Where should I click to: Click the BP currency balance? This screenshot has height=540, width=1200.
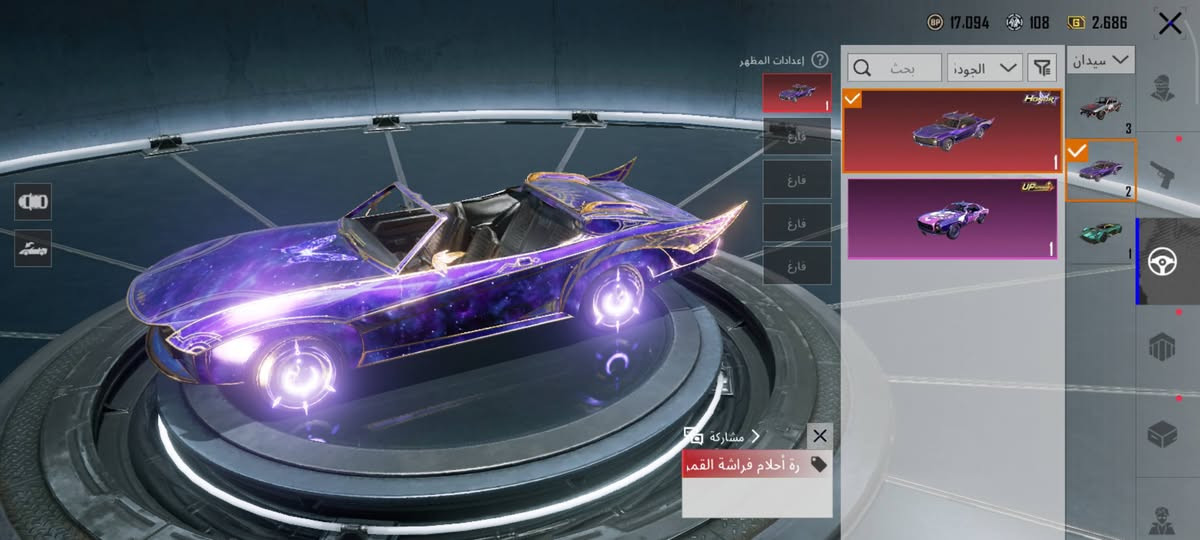[x=959, y=21]
